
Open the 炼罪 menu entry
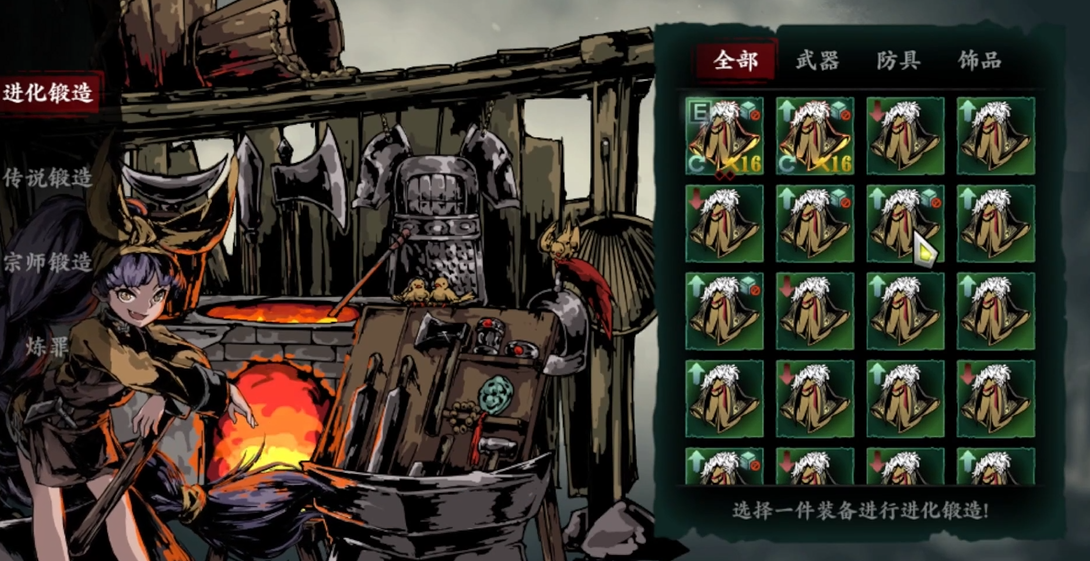coord(48,348)
